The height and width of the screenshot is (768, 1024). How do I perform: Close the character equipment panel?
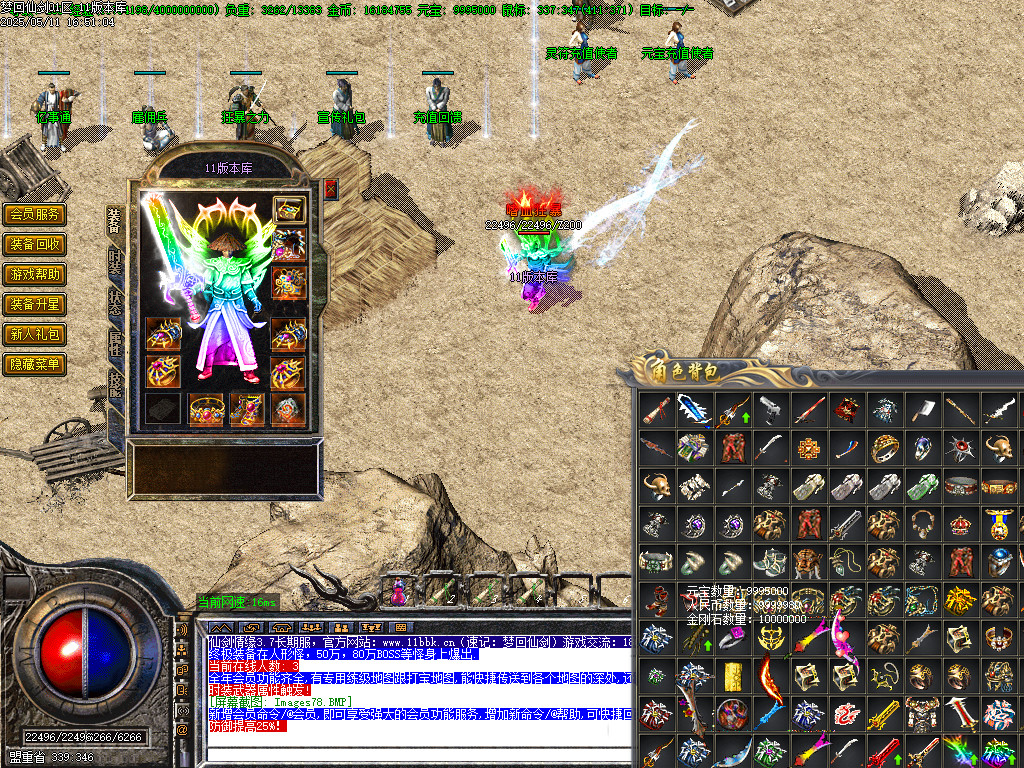click(x=331, y=189)
